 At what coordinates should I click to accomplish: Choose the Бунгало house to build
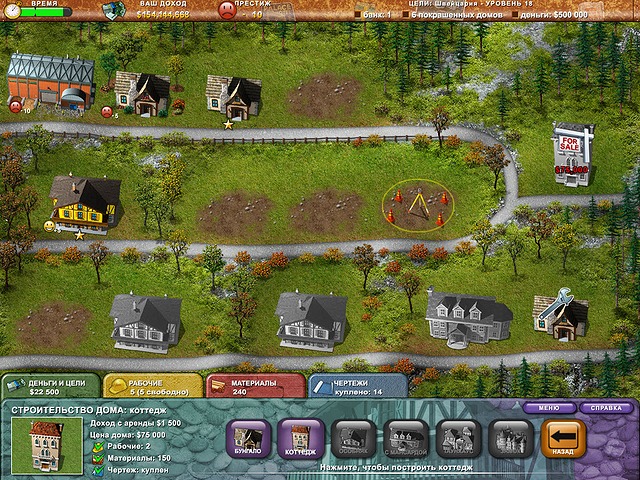pyautogui.click(x=248, y=439)
